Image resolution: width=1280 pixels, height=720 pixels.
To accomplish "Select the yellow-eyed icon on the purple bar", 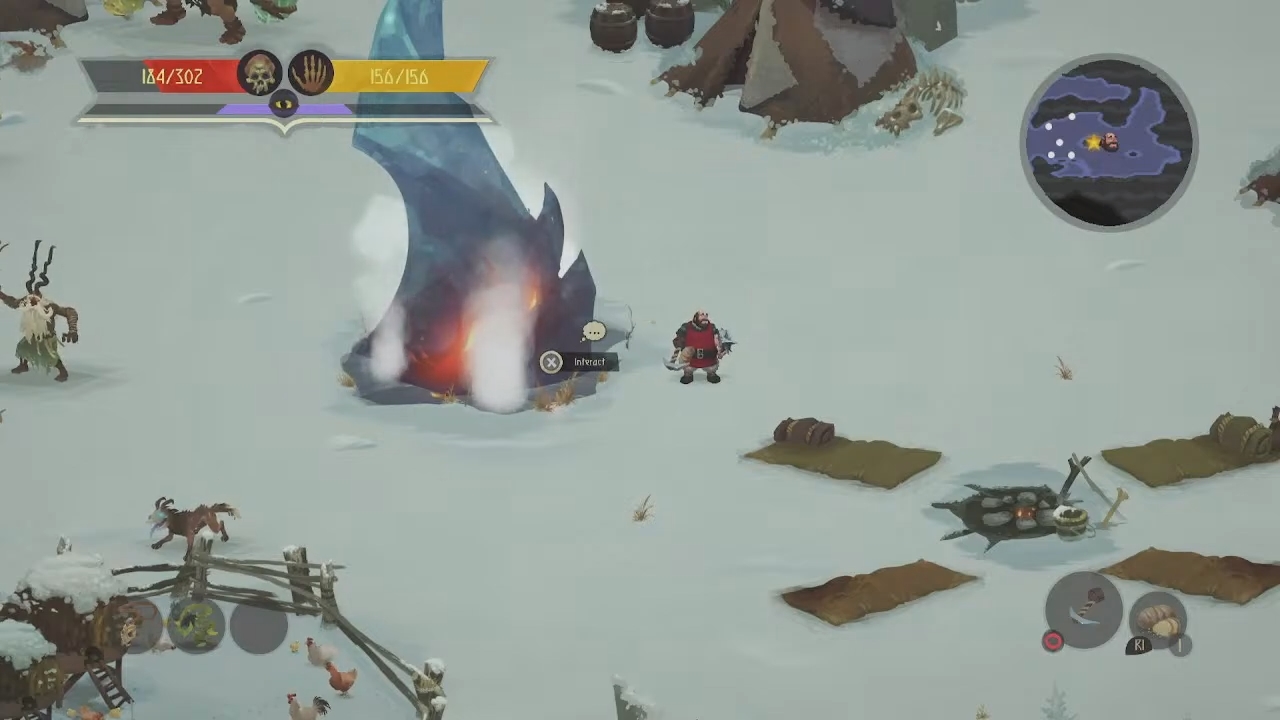I will [x=284, y=102].
